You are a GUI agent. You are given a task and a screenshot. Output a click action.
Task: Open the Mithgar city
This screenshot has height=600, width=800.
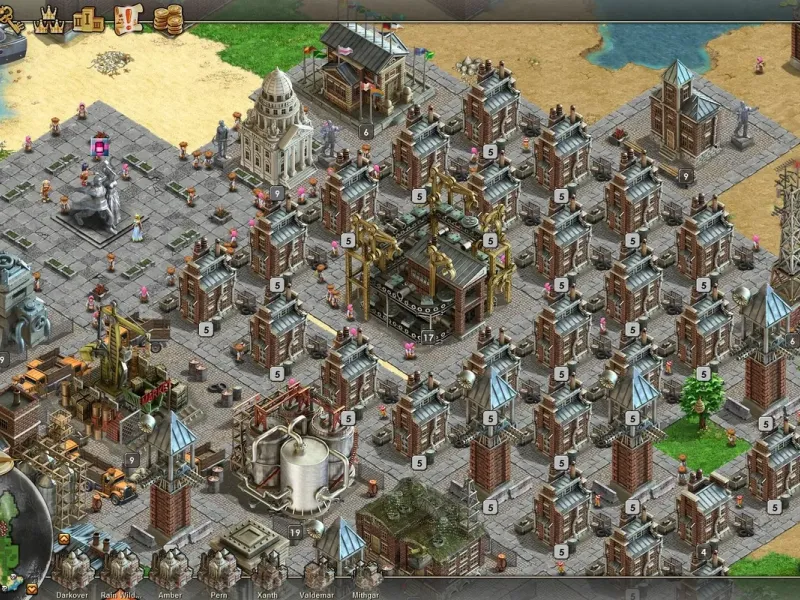click(366, 571)
